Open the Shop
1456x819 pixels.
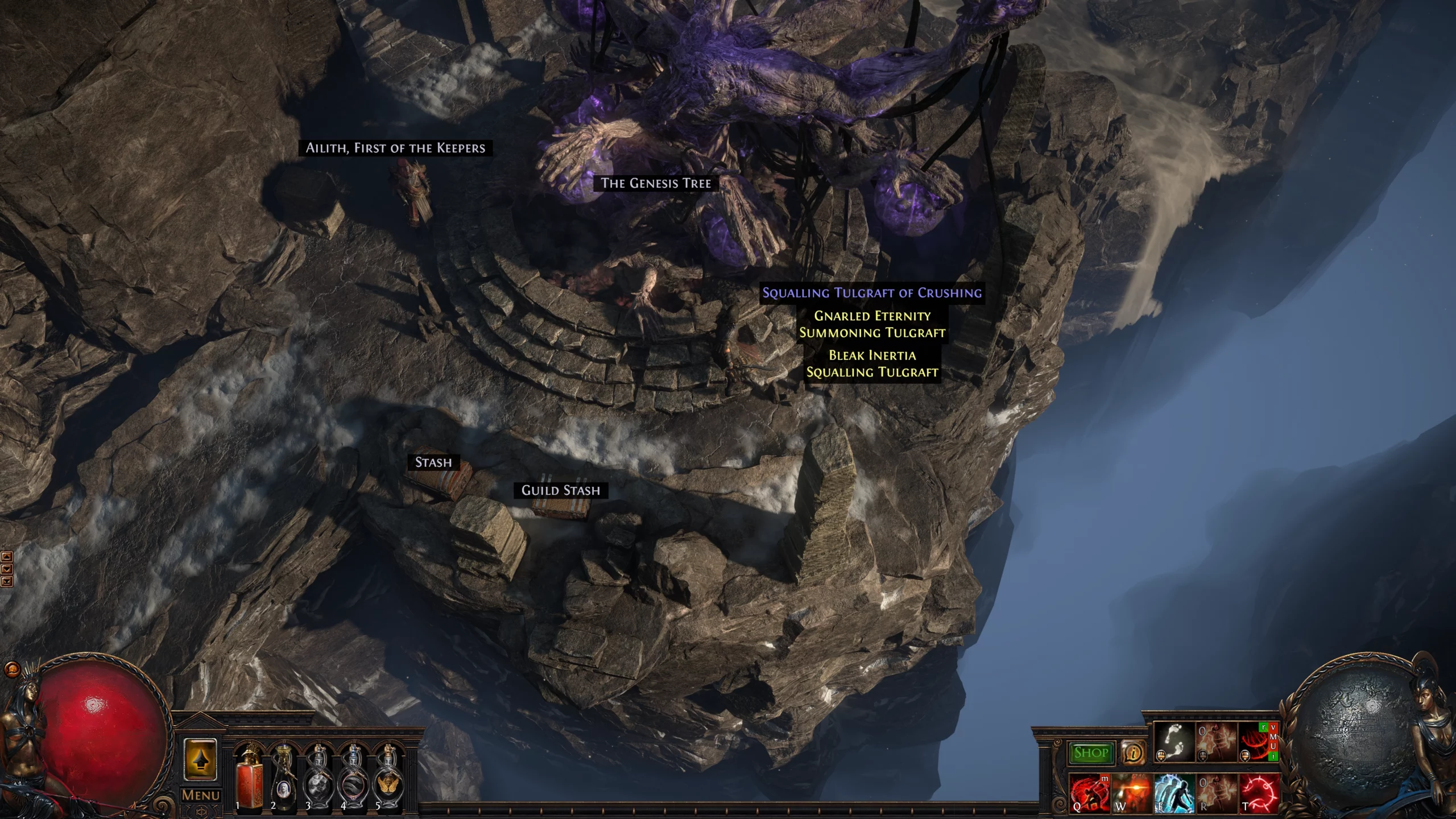[1093, 752]
